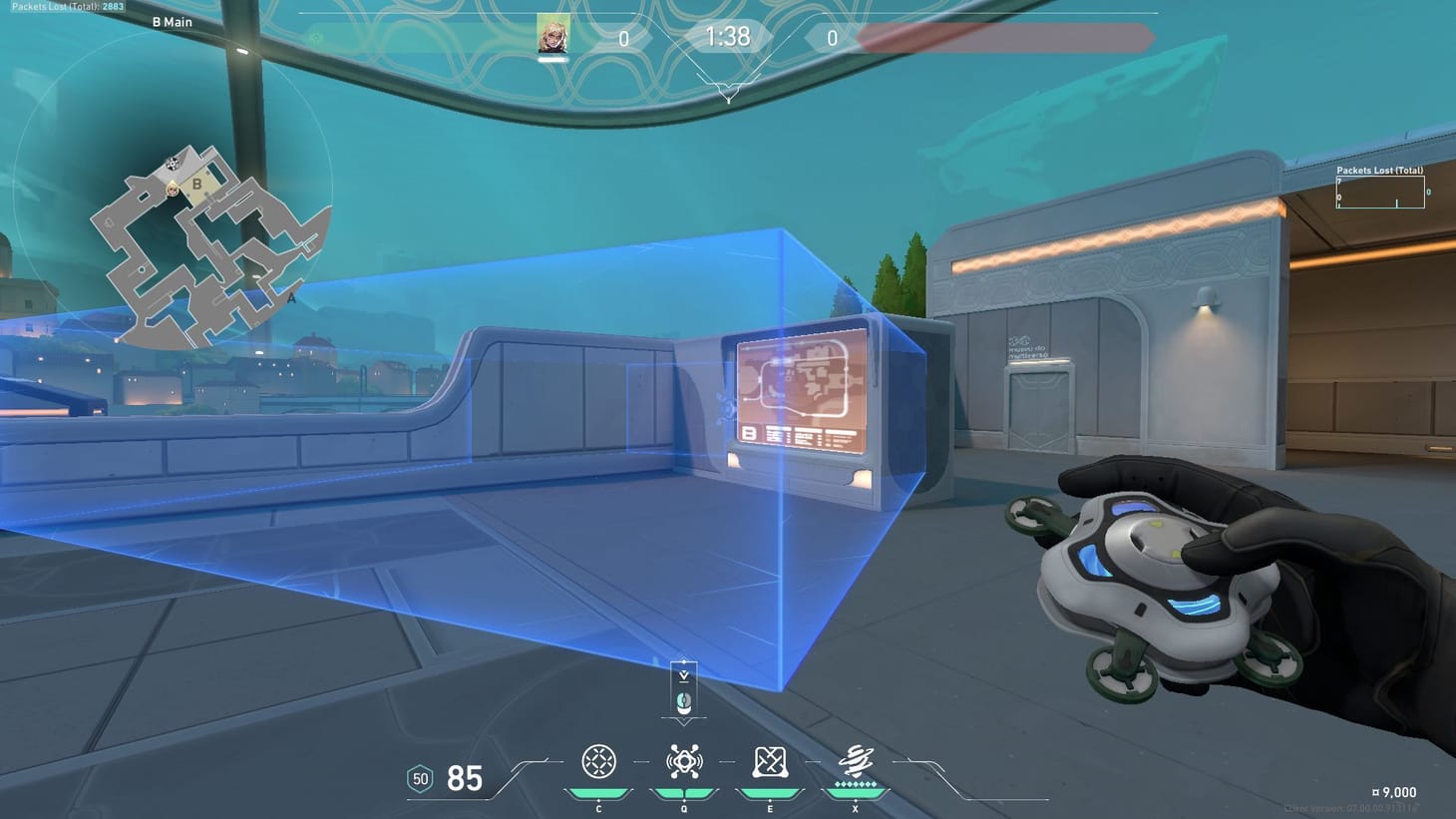The image size is (1456, 819).
Task: Click the shield armor icon showing 50
Action: point(420,779)
